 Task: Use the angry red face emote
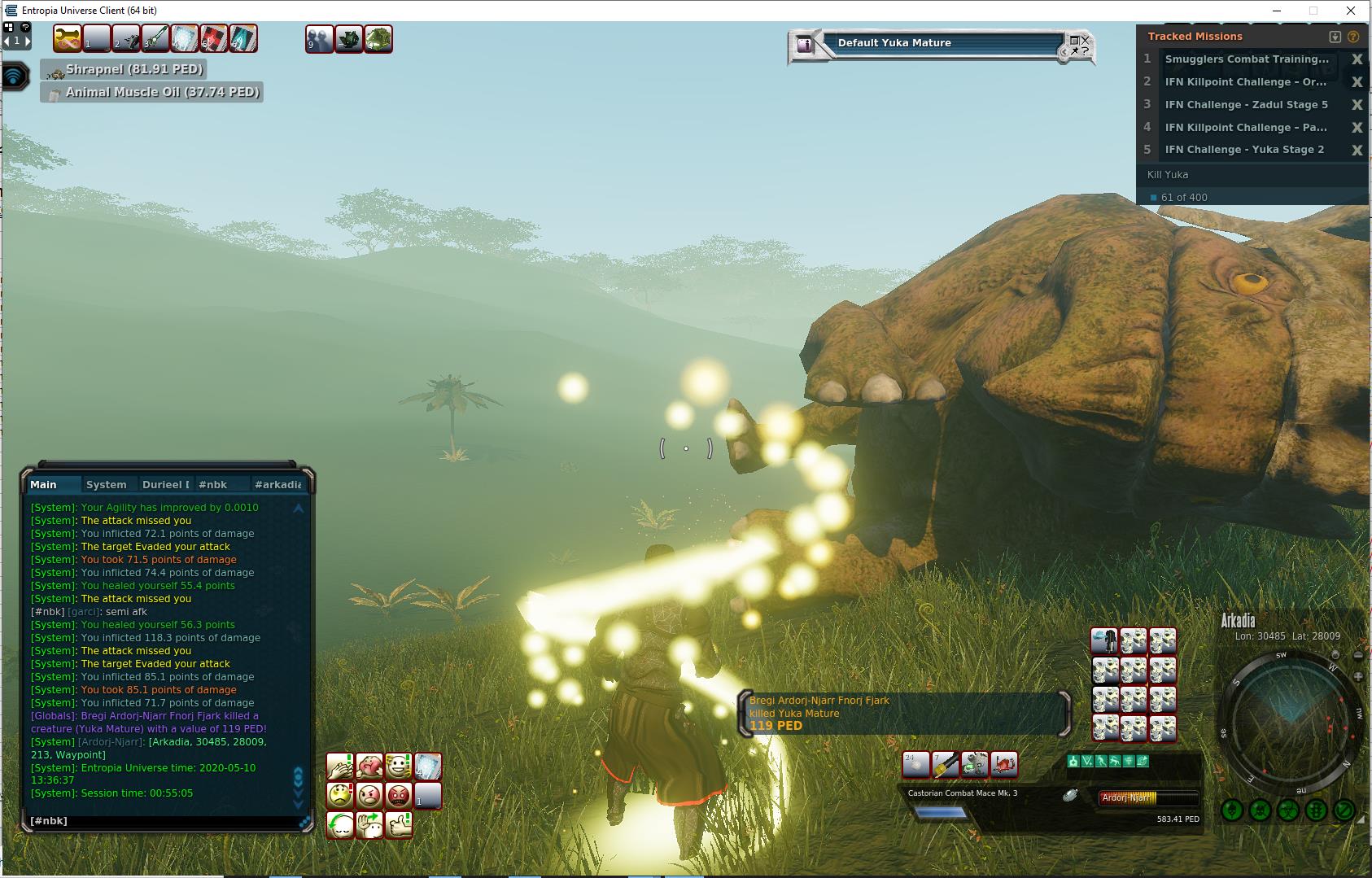click(x=398, y=795)
